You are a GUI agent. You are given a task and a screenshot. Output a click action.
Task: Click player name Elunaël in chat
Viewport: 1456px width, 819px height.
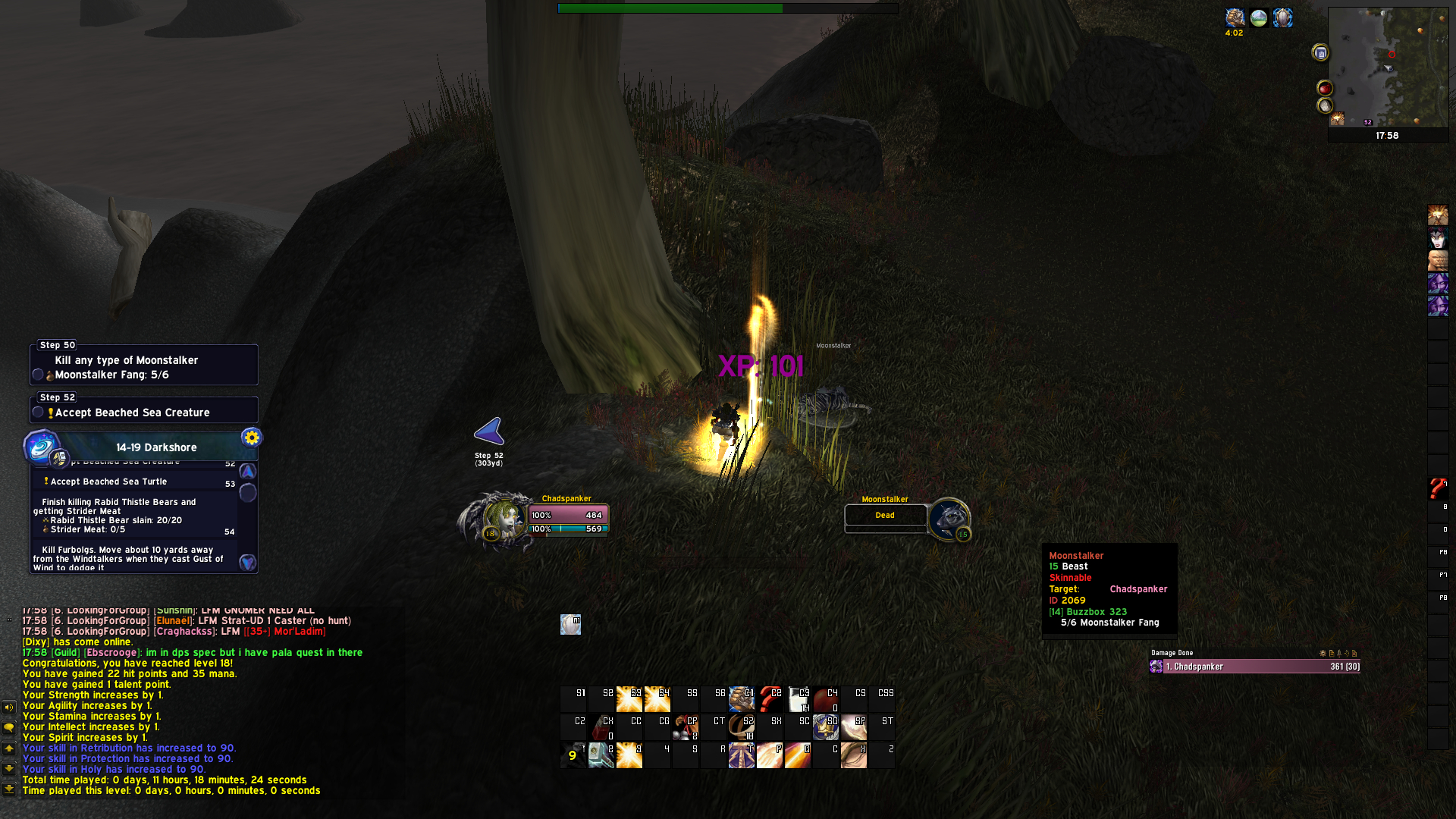(173, 621)
